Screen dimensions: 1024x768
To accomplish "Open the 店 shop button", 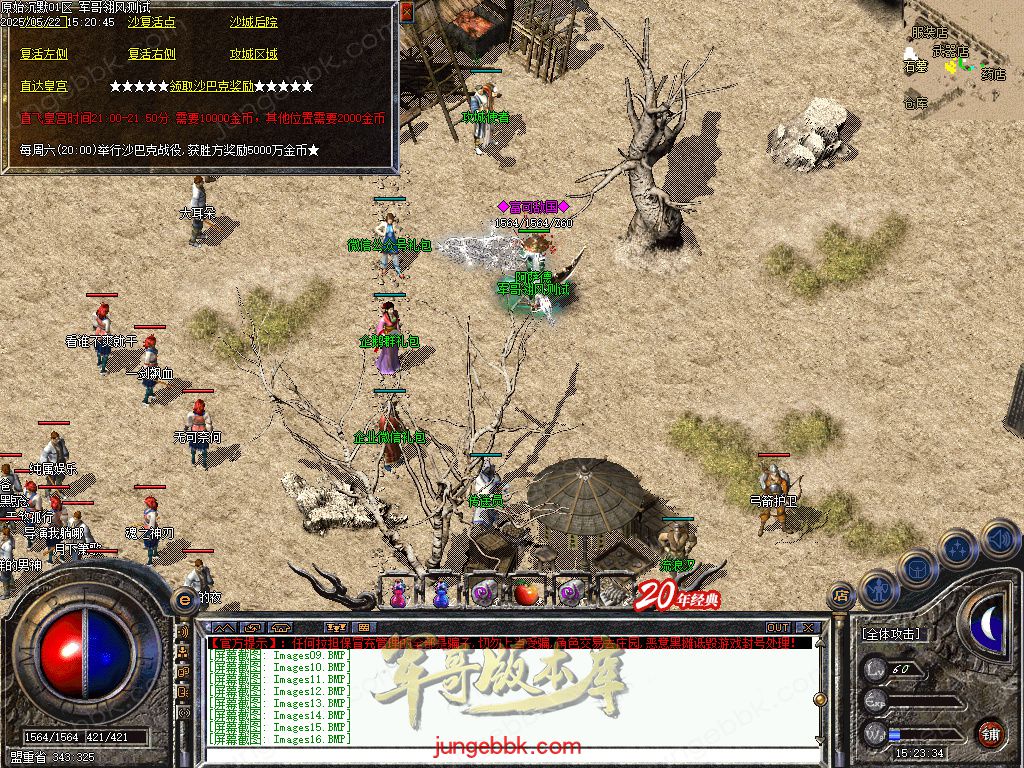I will coord(840,595).
